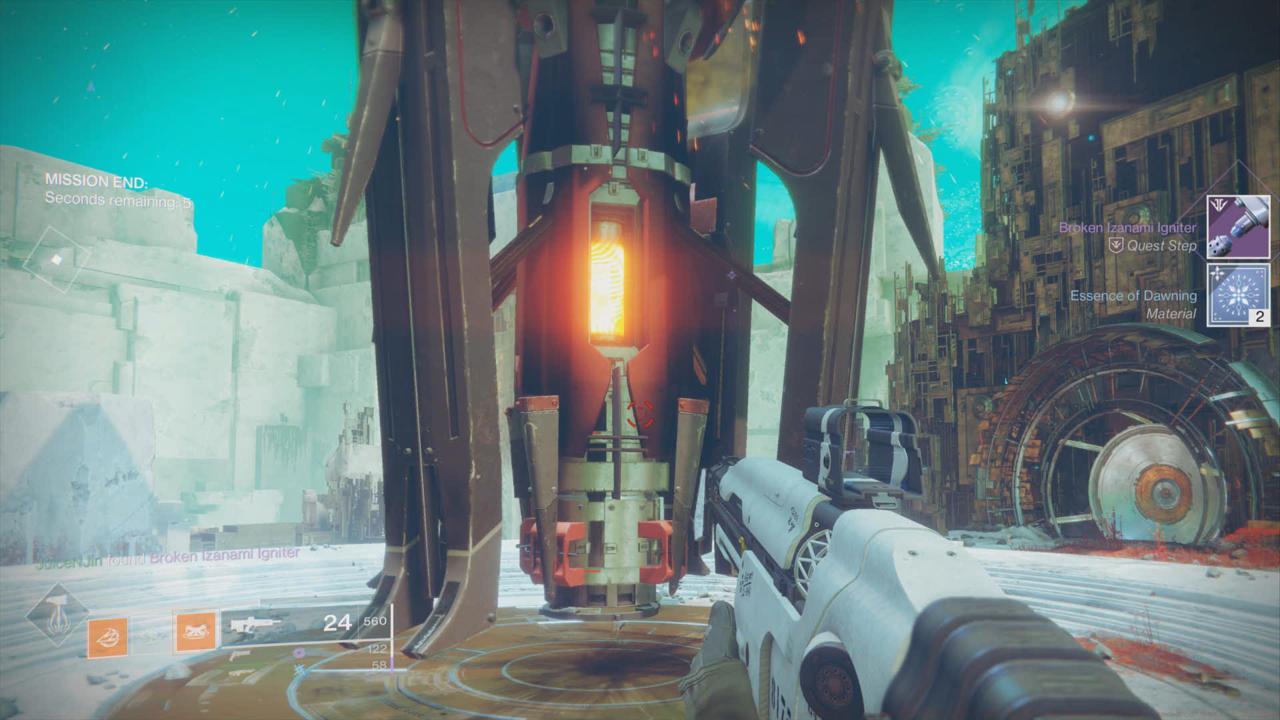Click the diamond-shaped radar

[x=57, y=260]
